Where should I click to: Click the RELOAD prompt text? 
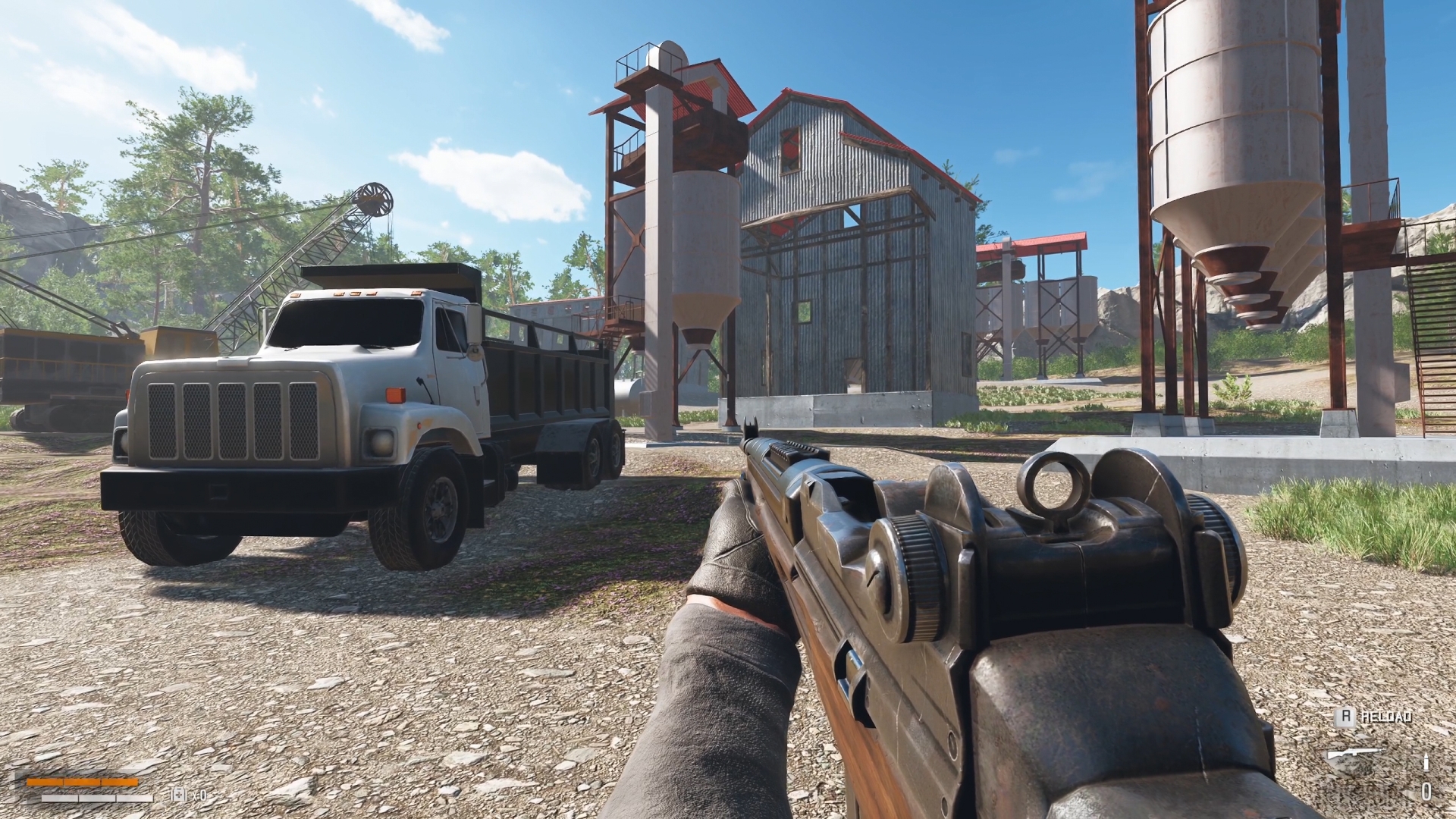coord(1386,716)
